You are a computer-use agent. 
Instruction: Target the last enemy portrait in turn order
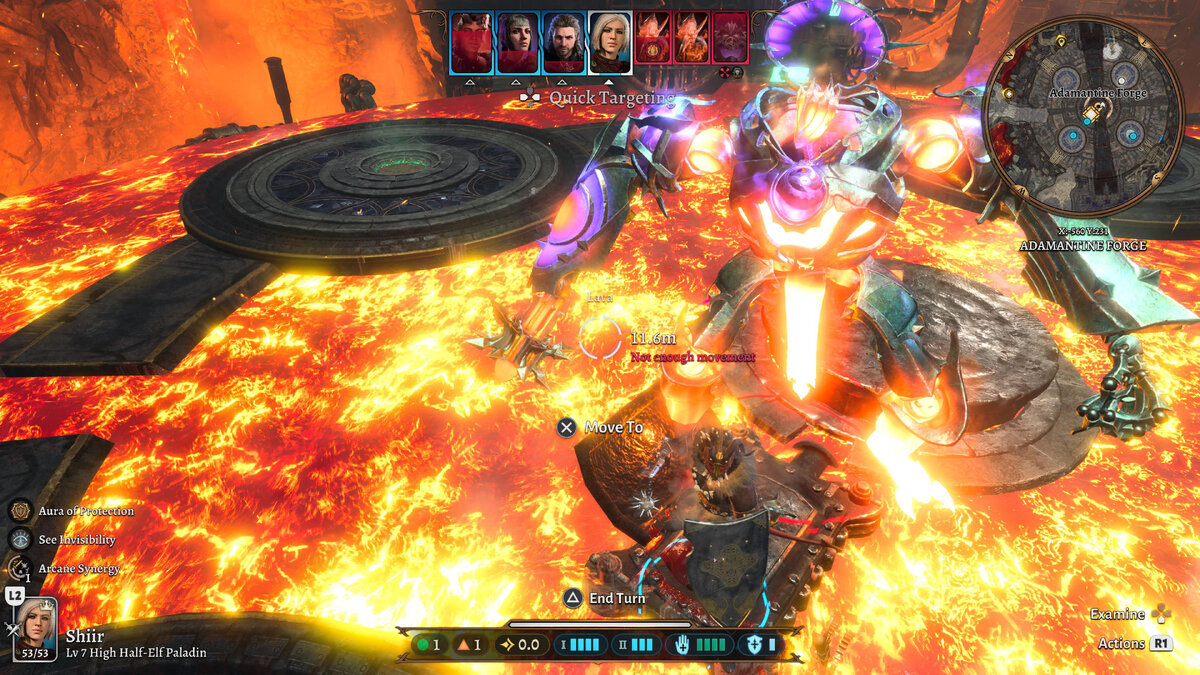[731, 39]
